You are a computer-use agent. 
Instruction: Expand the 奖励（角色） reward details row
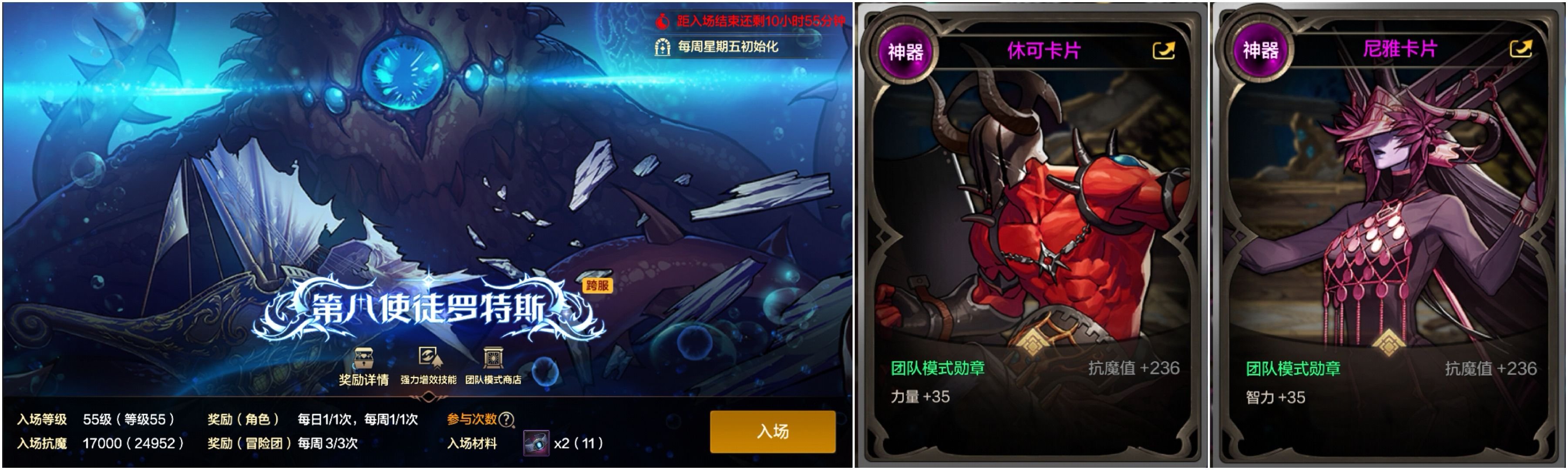tap(242, 421)
